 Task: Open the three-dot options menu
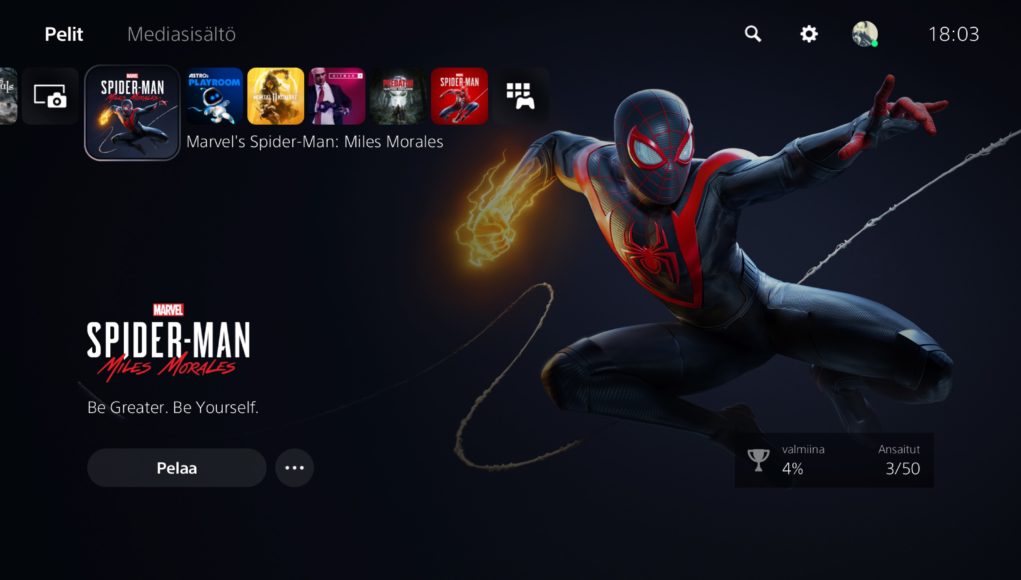pyautogui.click(x=294, y=468)
